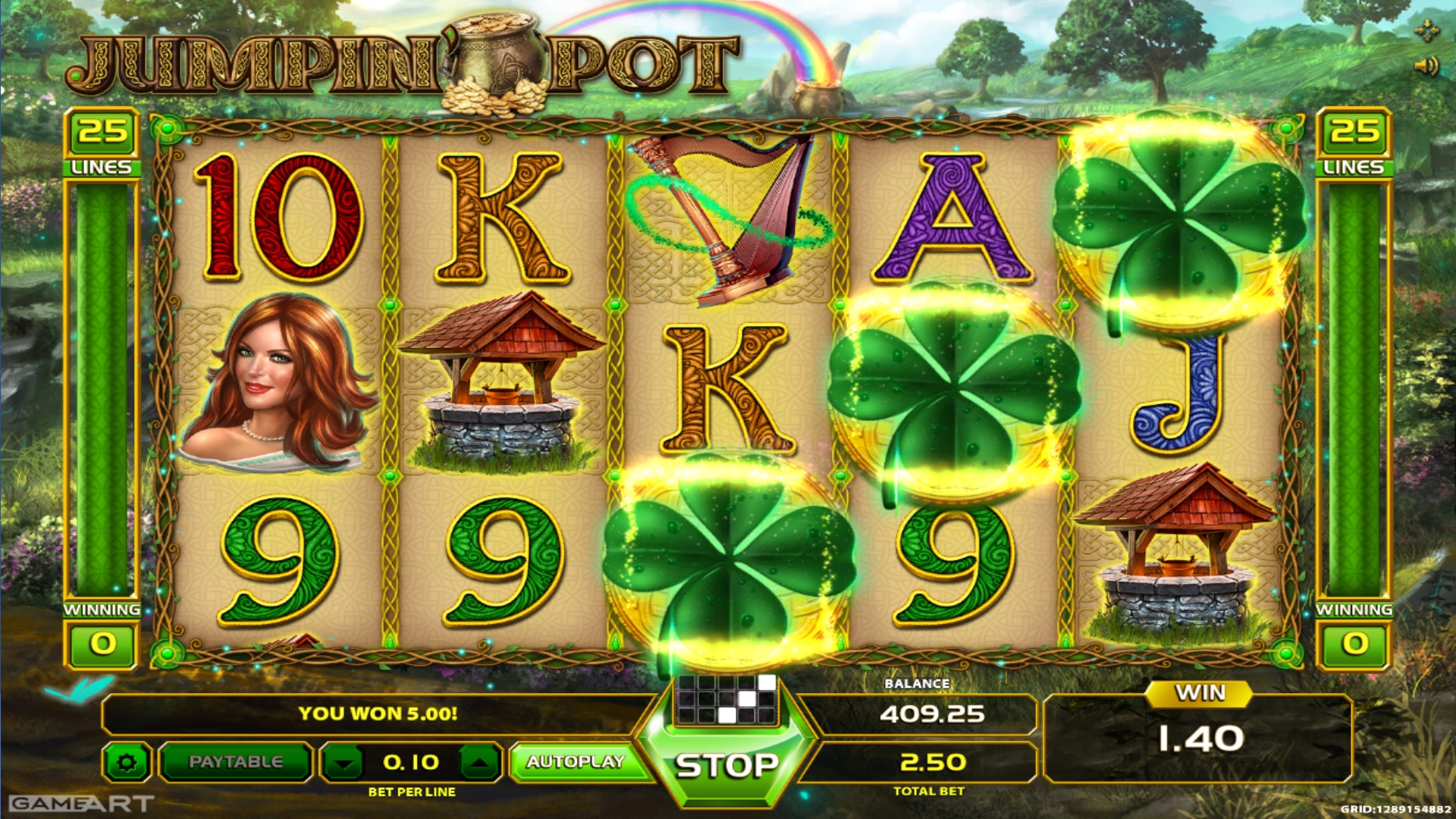Open settings with the gear icon
Image resolution: width=1456 pixels, height=819 pixels.
pos(127,762)
